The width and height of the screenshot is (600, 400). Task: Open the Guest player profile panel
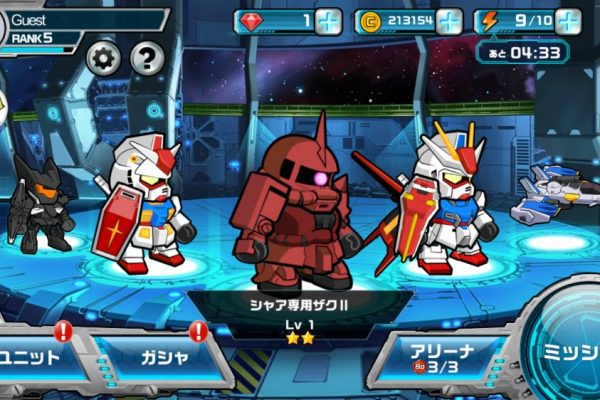pos(80,28)
